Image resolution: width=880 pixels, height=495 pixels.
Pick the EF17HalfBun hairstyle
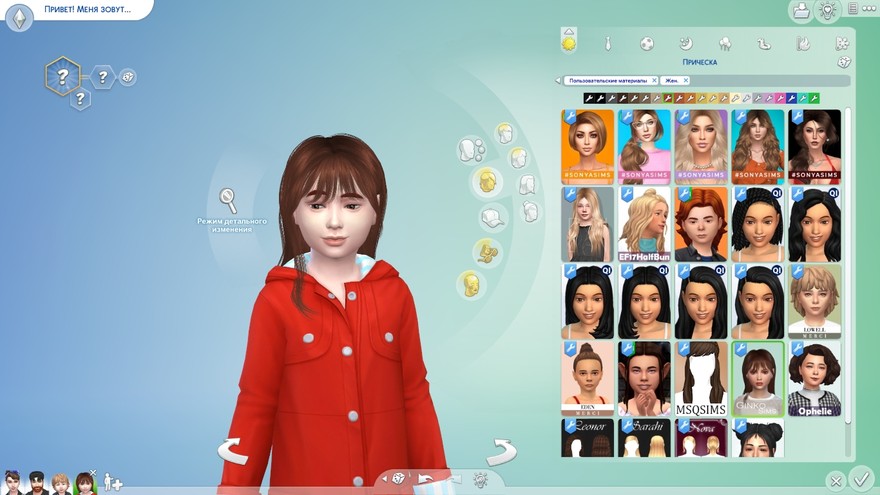[644, 225]
